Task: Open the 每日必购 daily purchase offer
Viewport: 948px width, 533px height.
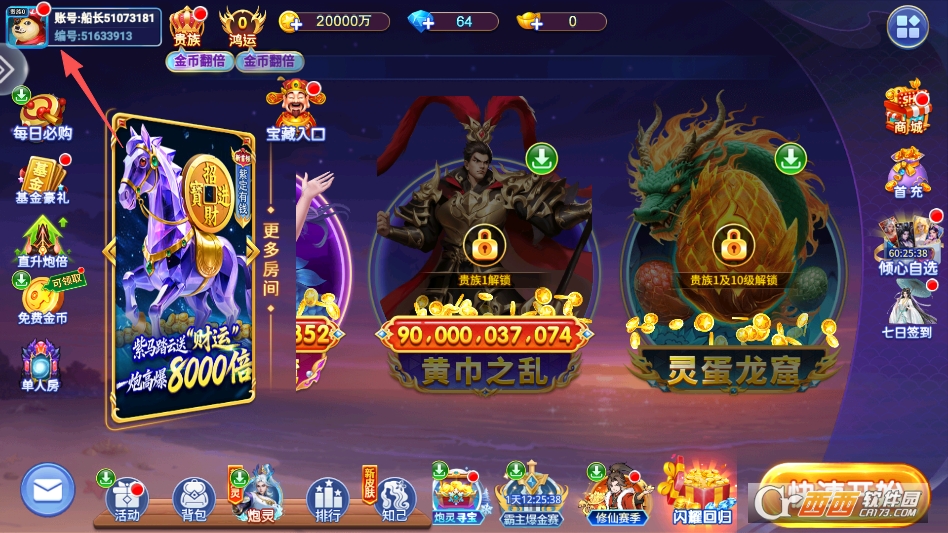Action: (x=41, y=115)
